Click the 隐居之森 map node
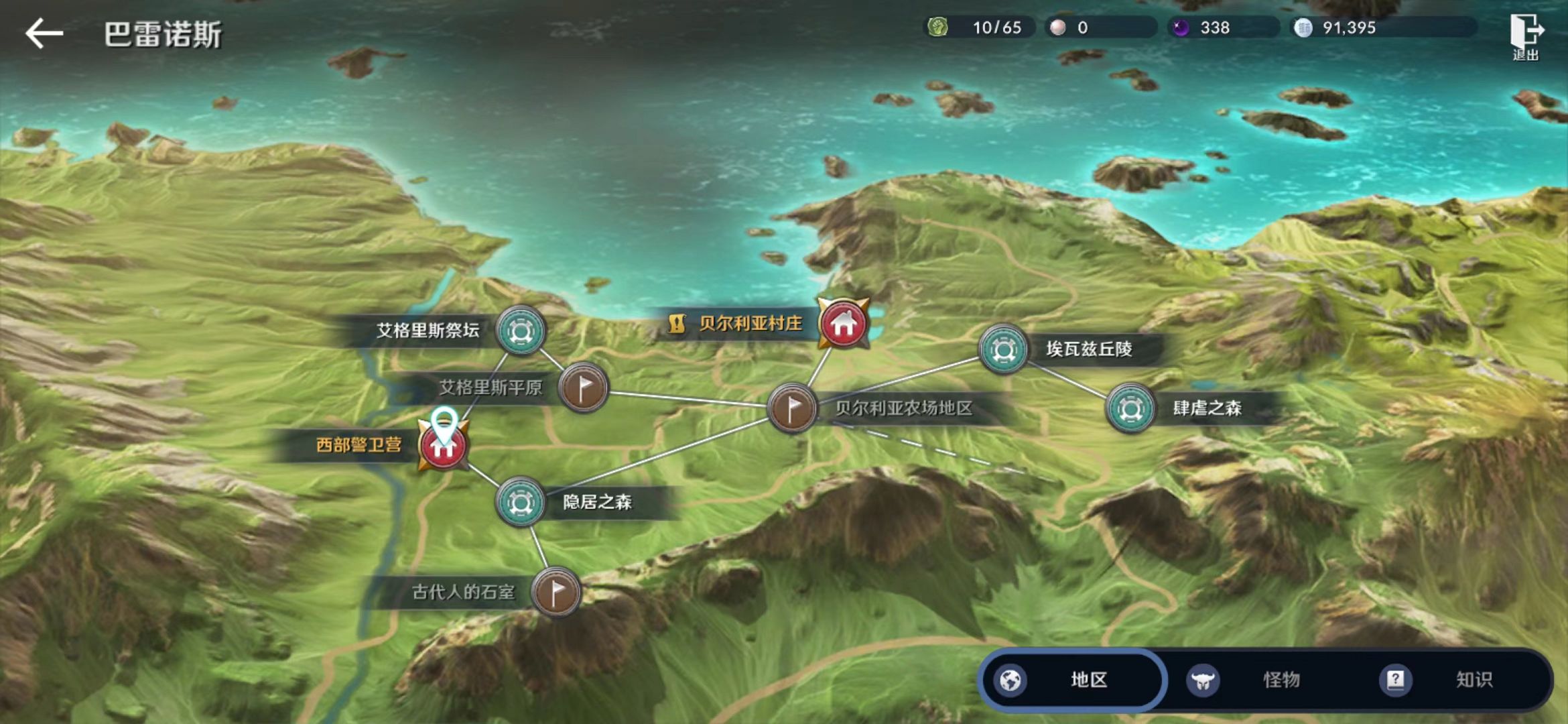 click(x=520, y=501)
